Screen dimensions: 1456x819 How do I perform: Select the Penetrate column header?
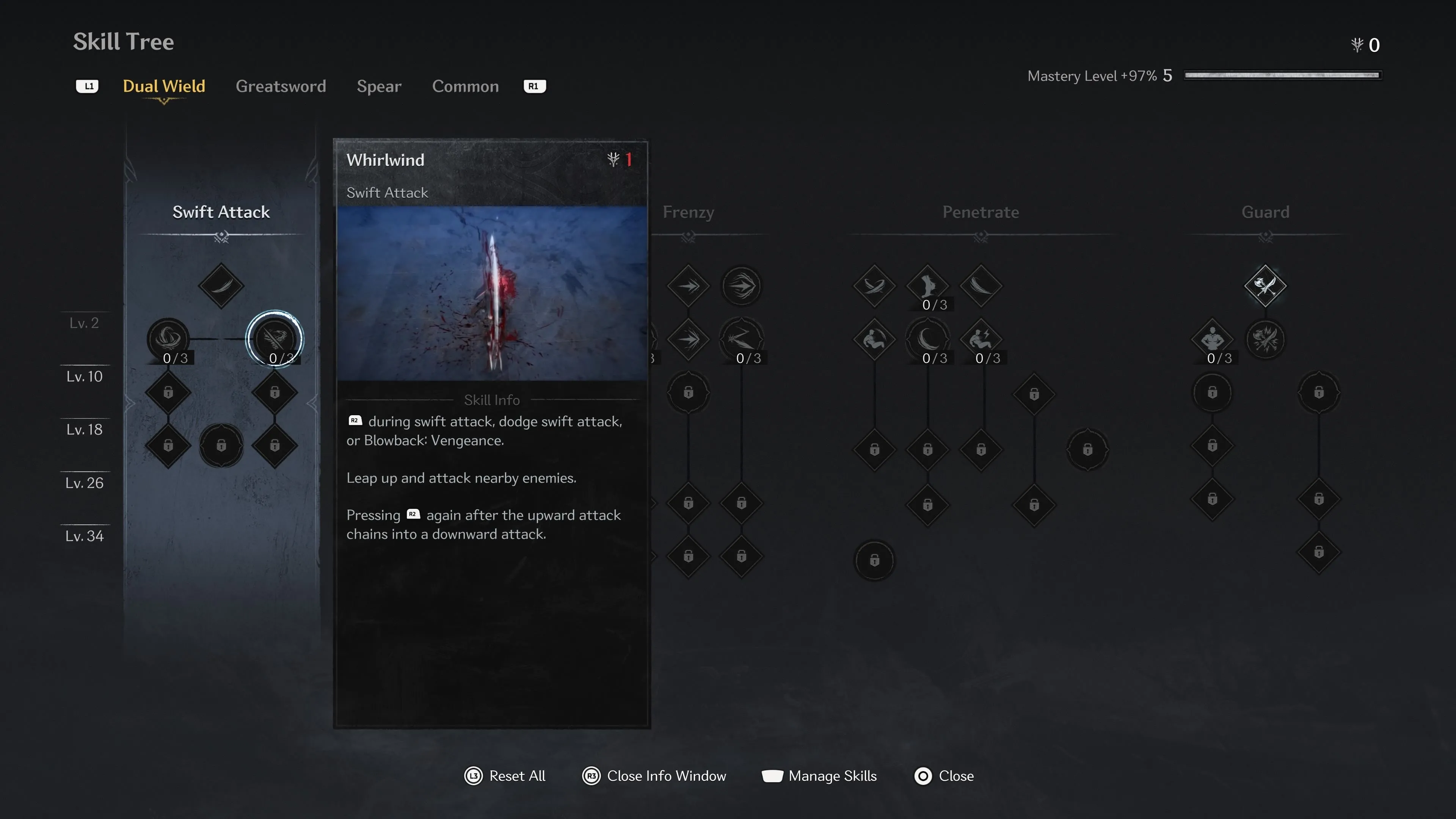[981, 212]
